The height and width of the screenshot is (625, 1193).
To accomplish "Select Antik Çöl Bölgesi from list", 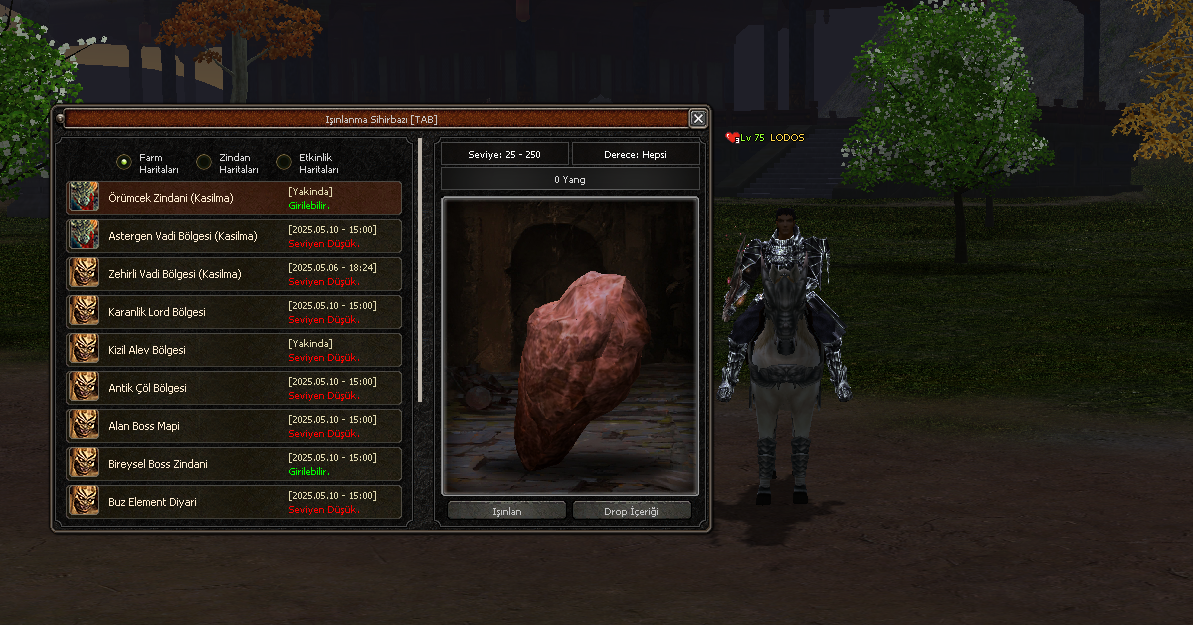I will click(x=234, y=388).
